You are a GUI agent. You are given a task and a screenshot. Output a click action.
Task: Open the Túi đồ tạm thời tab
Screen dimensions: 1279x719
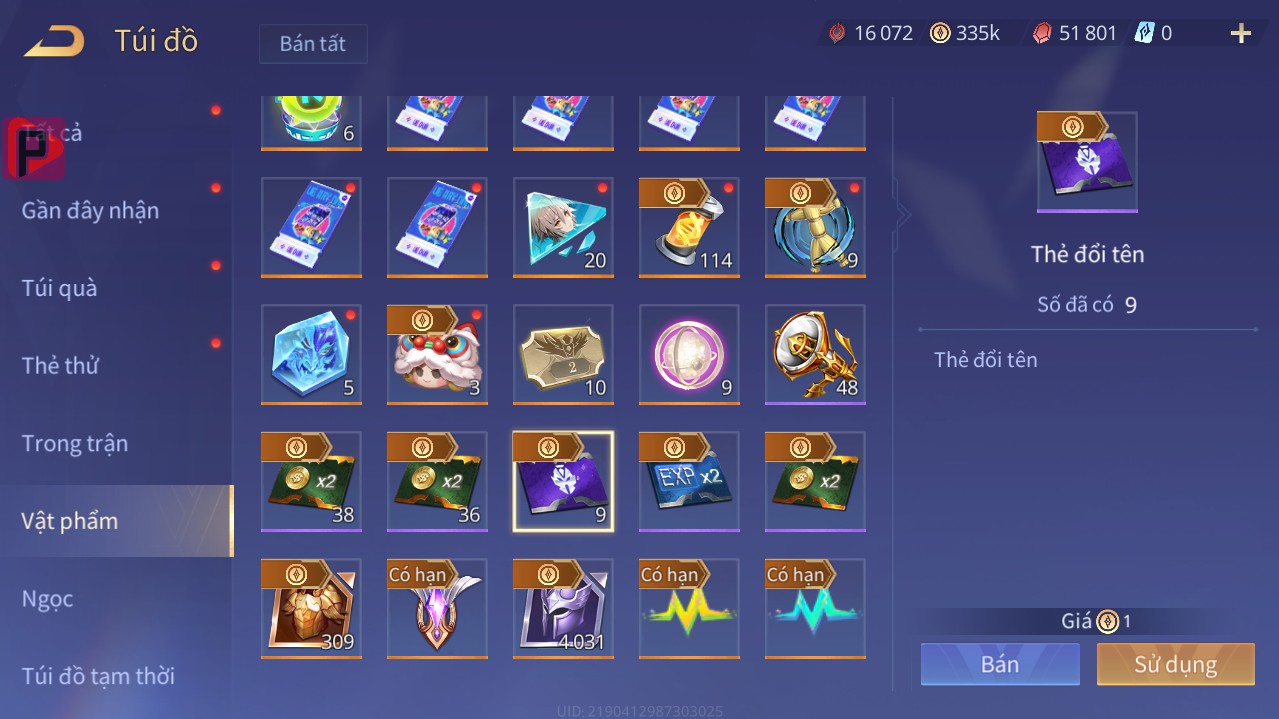(98, 676)
